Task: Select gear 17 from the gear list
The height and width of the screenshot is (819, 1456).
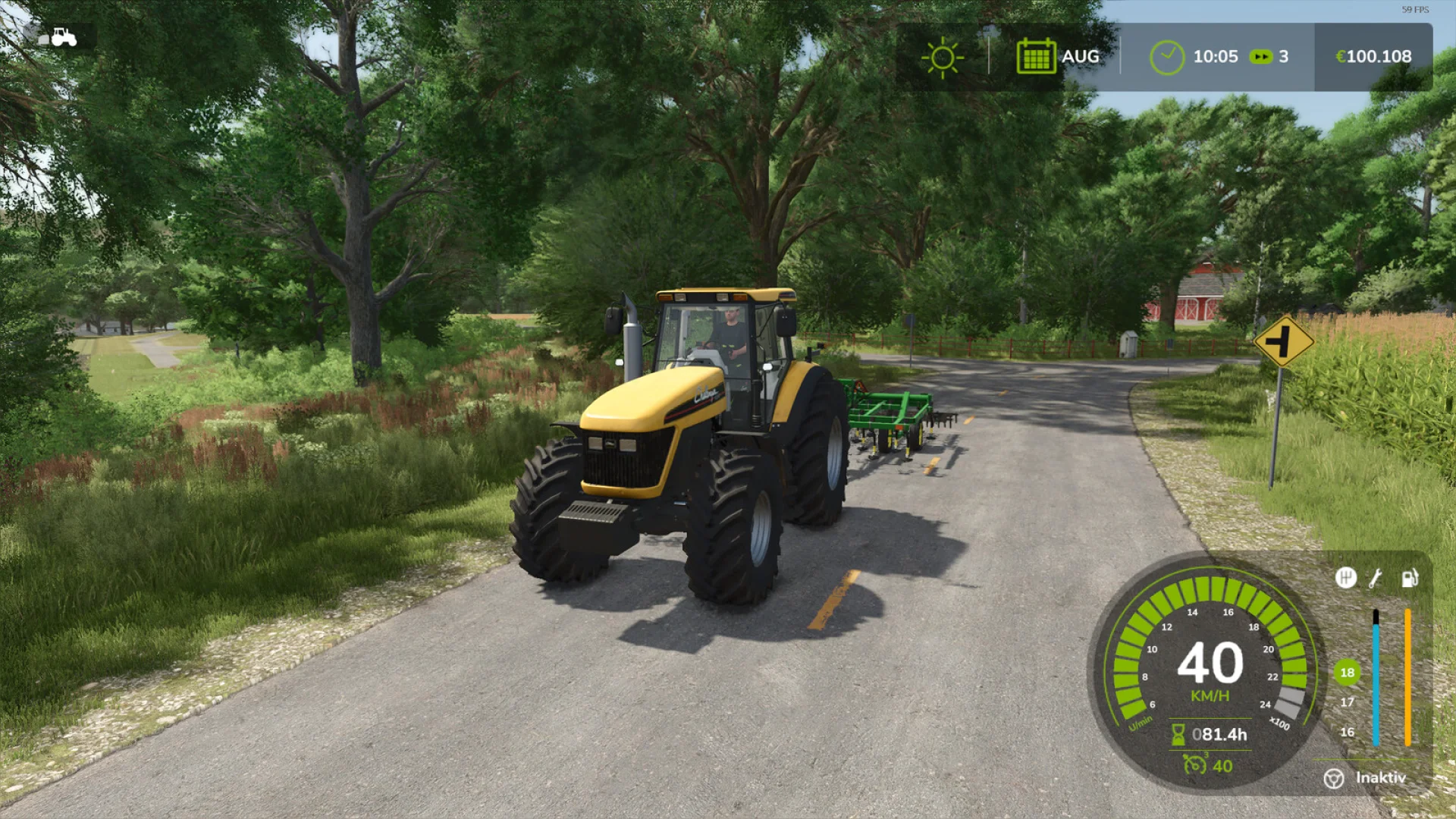Action: (1347, 702)
